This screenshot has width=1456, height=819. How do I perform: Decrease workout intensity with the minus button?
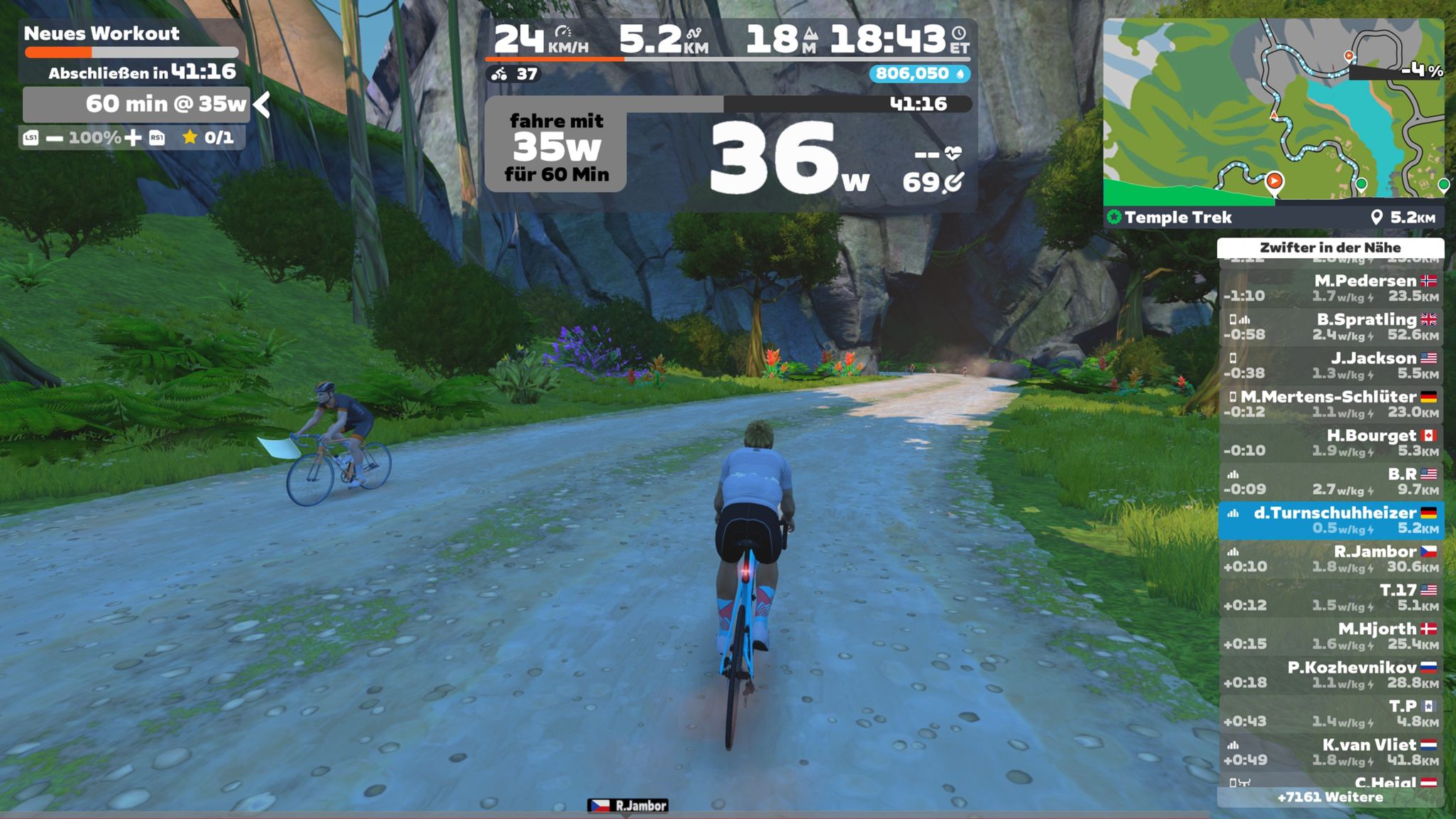click(x=55, y=138)
